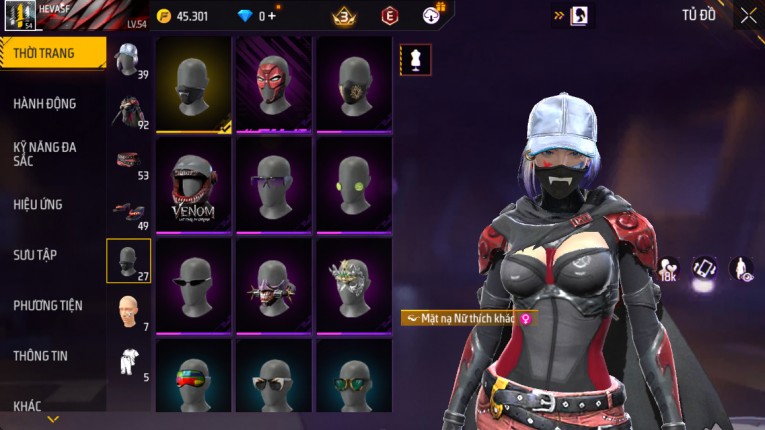Switch to the THÔNG TIN tab
Image resolution: width=765 pixels, height=430 pixels.
pyautogui.click(x=41, y=356)
